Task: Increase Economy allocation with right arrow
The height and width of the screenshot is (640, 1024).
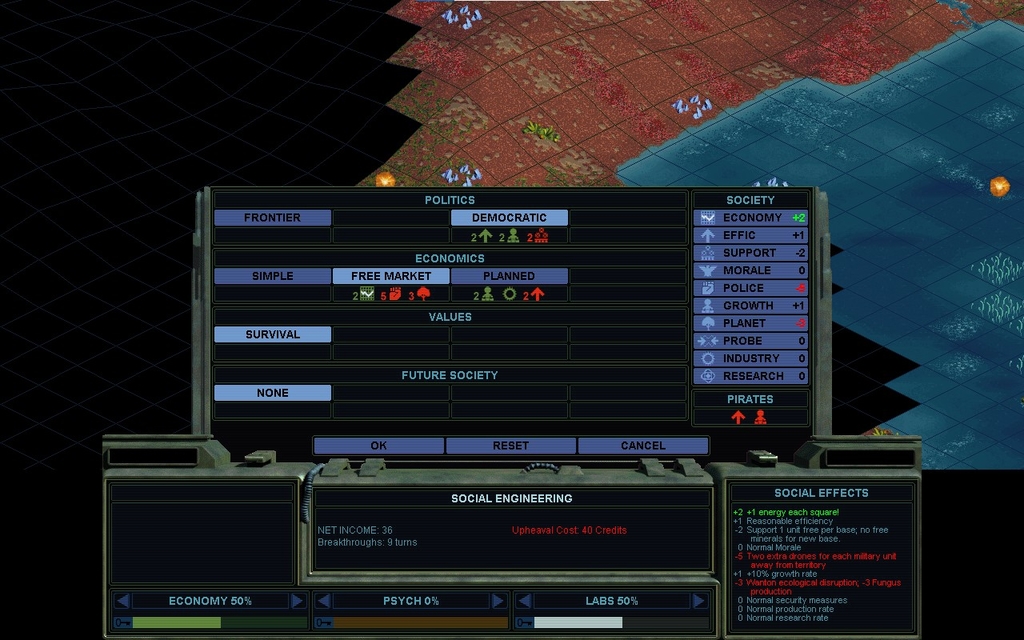Action: click(297, 601)
